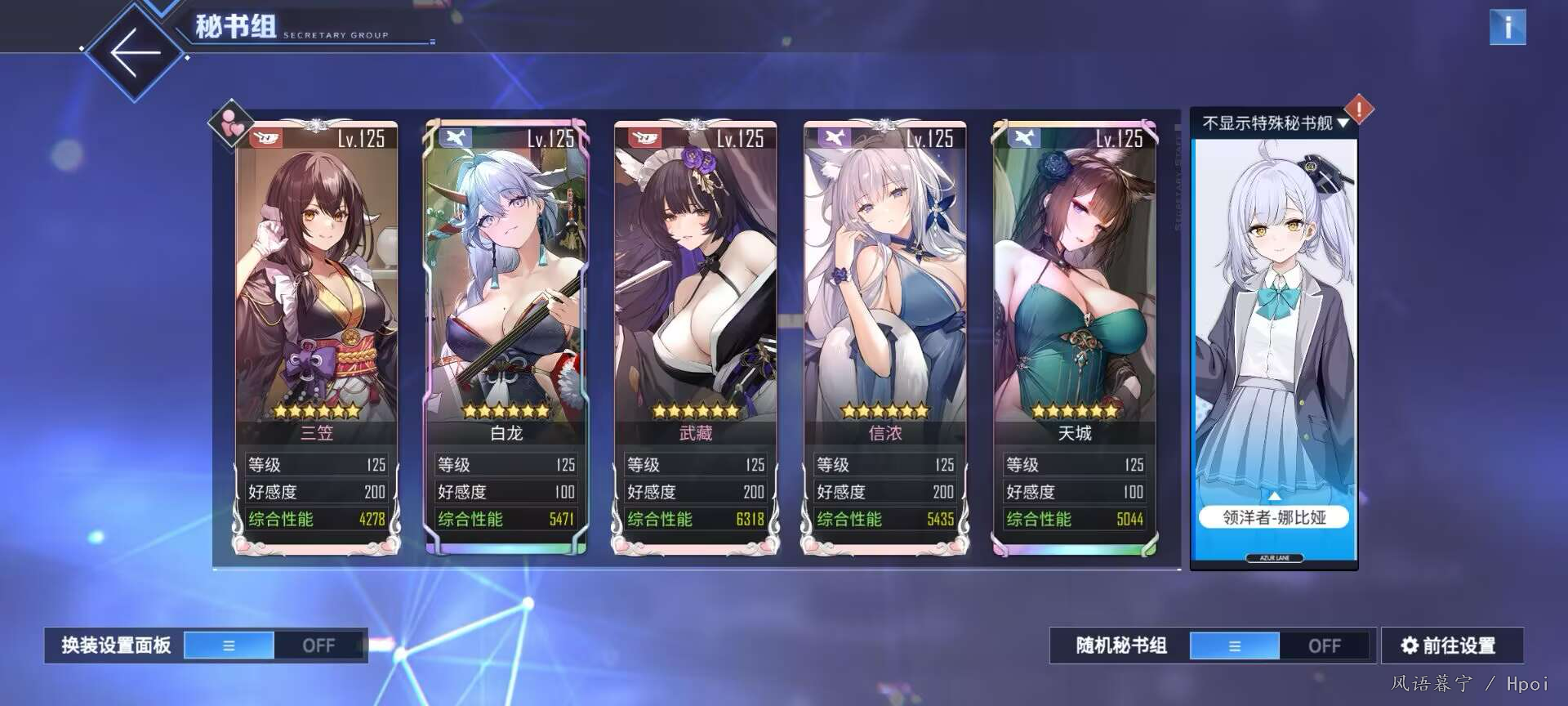Go back using the arrow button
Viewport: 1568px width, 706px height.
point(135,52)
